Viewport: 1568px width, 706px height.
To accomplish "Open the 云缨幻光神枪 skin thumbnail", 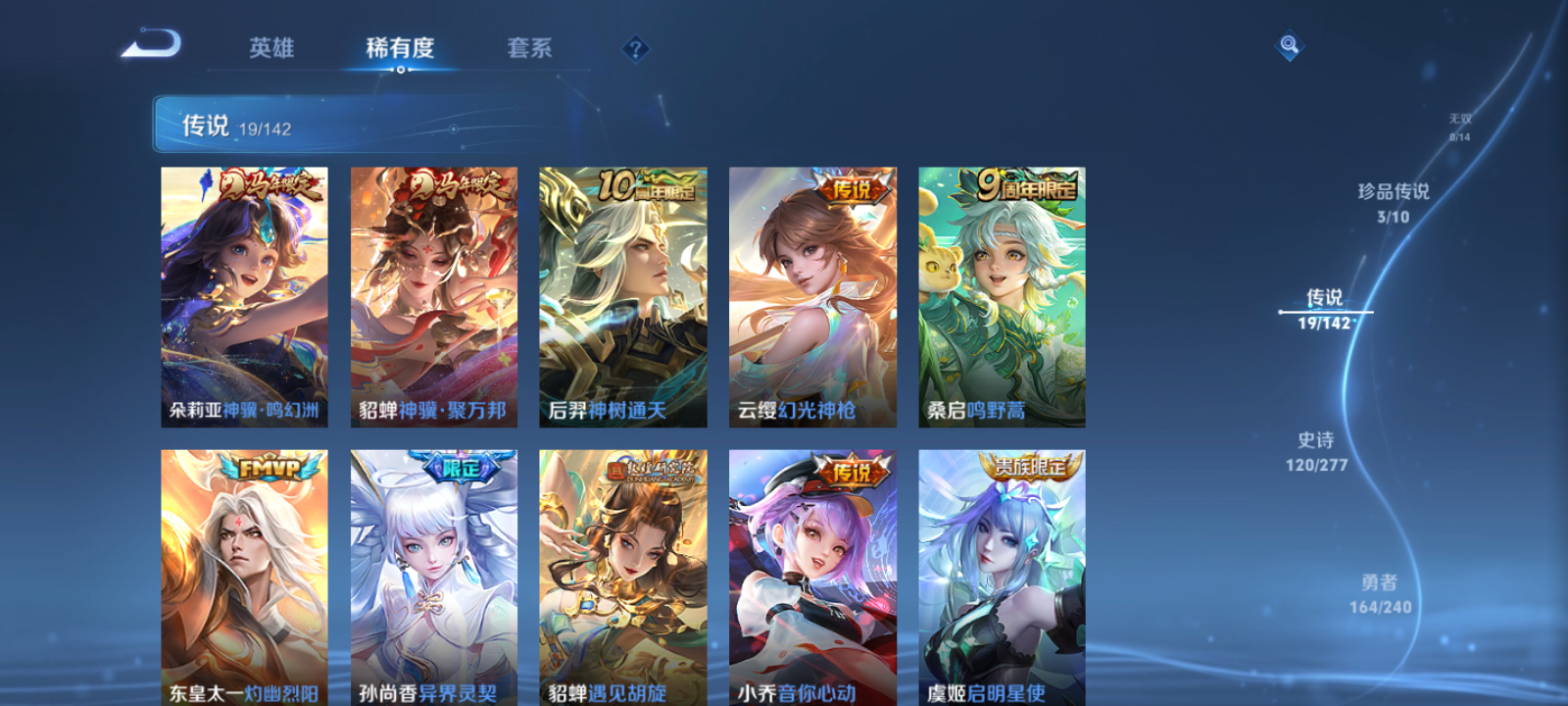I will click(x=810, y=294).
